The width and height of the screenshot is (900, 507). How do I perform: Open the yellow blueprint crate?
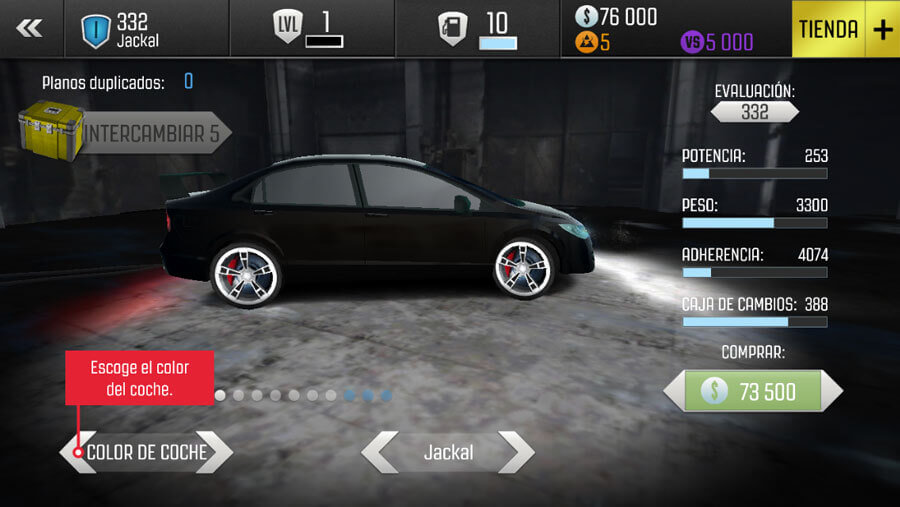[x=50, y=130]
